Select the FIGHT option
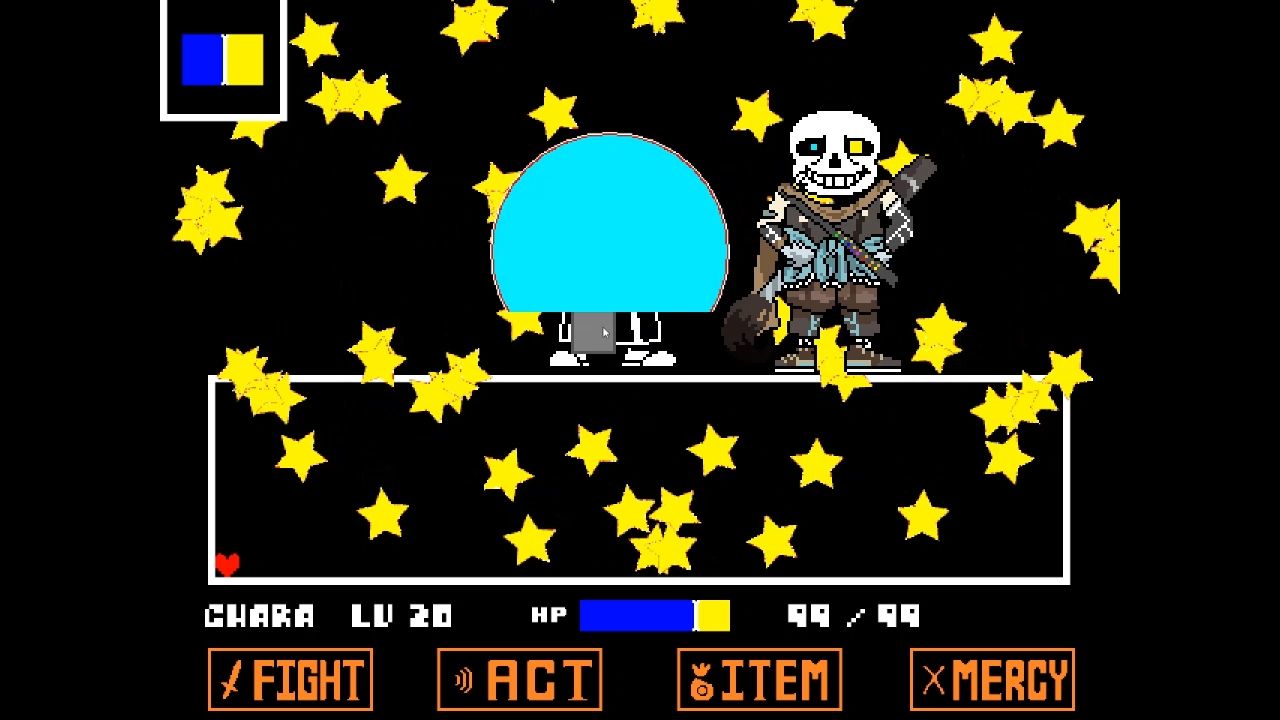The height and width of the screenshot is (720, 1280). coord(290,680)
